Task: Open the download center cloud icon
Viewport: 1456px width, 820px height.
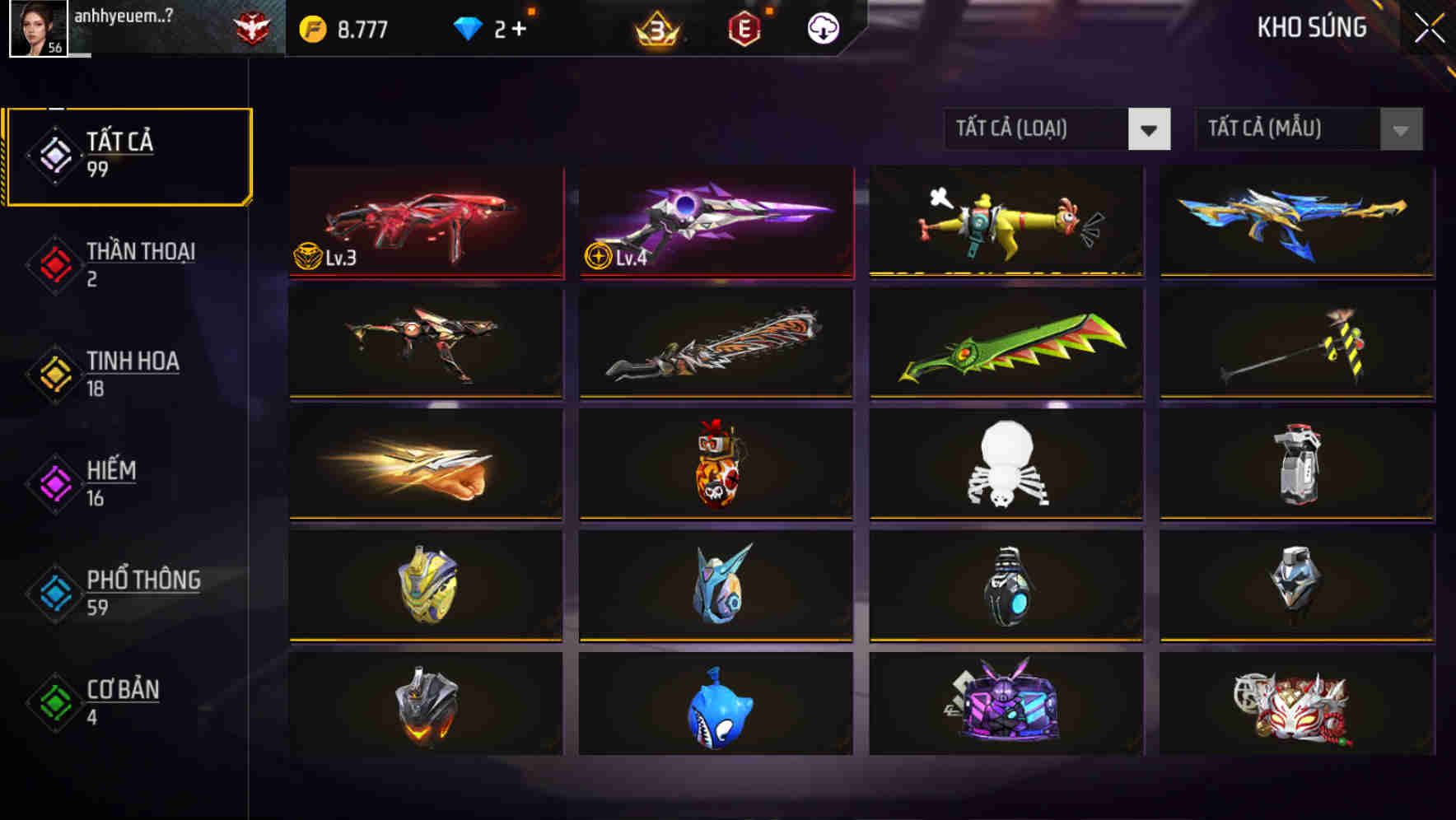Action: click(x=823, y=27)
